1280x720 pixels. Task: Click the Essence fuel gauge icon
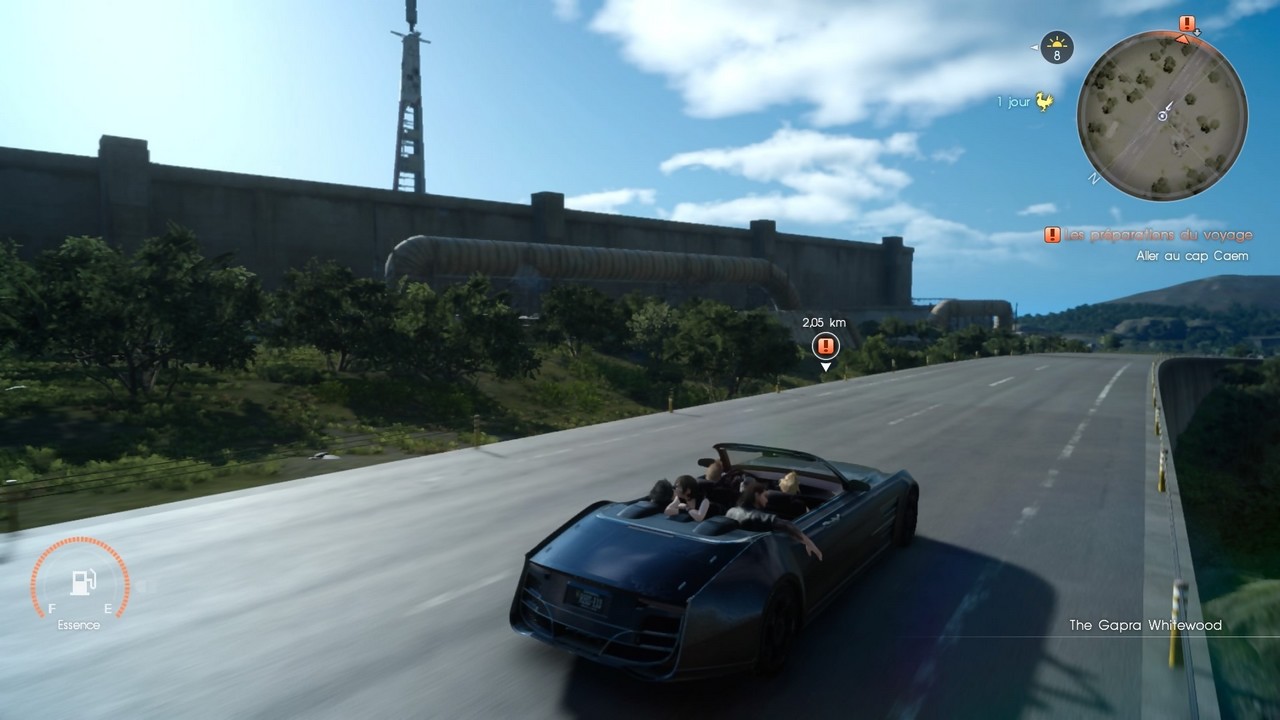[x=82, y=584]
